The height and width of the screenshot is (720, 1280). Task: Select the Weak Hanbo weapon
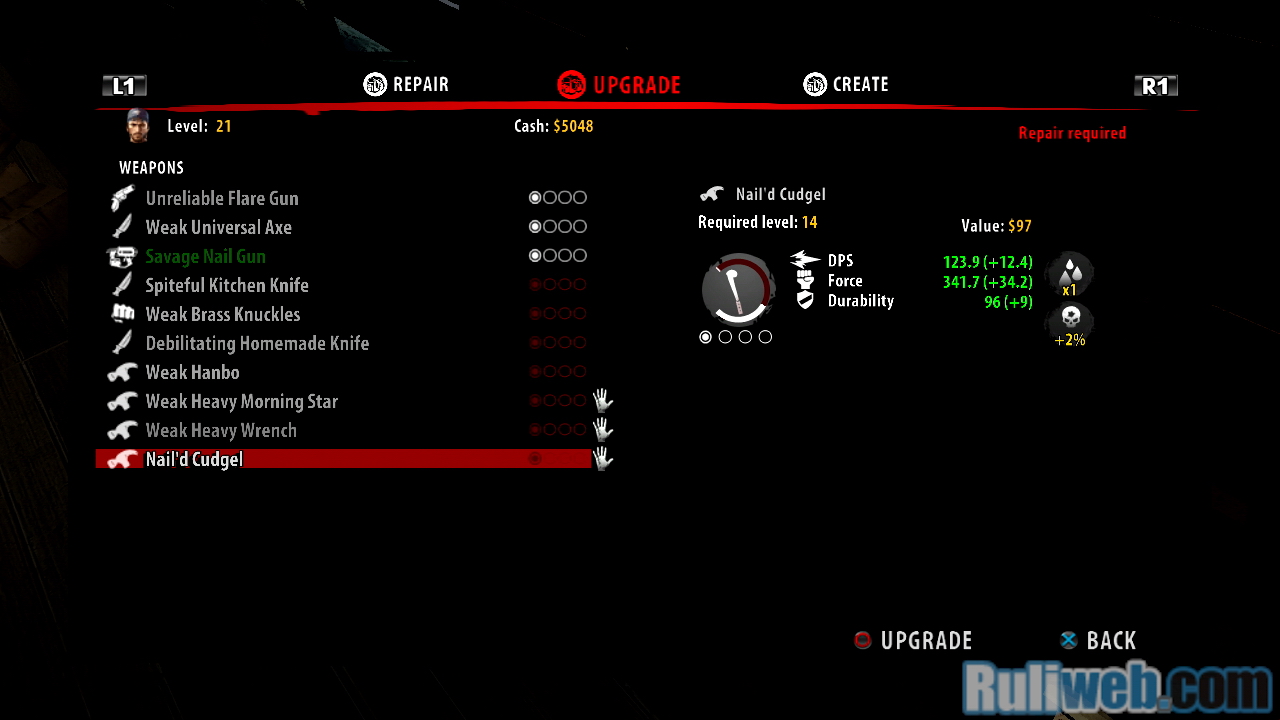[x=193, y=372]
